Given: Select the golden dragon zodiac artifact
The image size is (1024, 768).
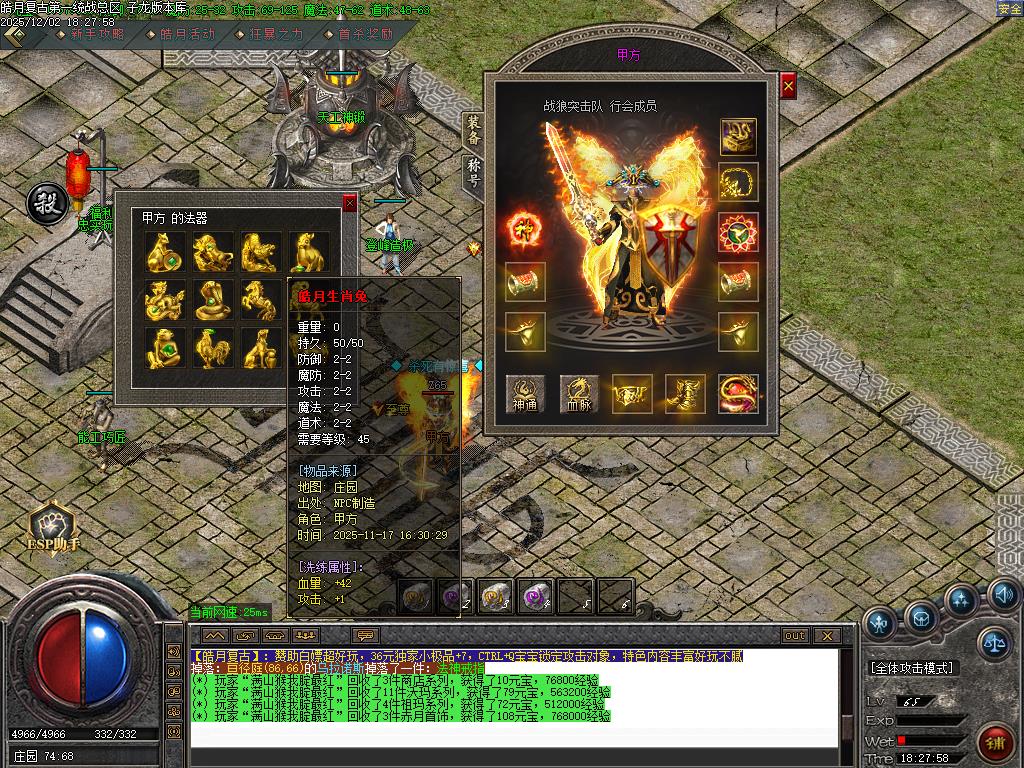Looking at the screenshot, I should [163, 300].
